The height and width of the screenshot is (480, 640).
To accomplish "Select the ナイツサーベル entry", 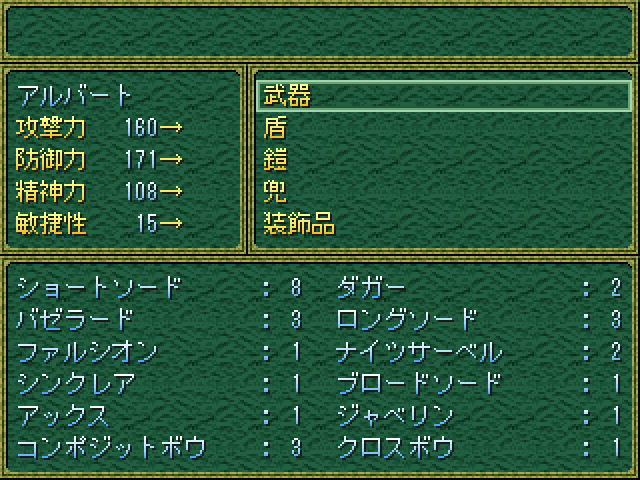I will pos(420,352).
